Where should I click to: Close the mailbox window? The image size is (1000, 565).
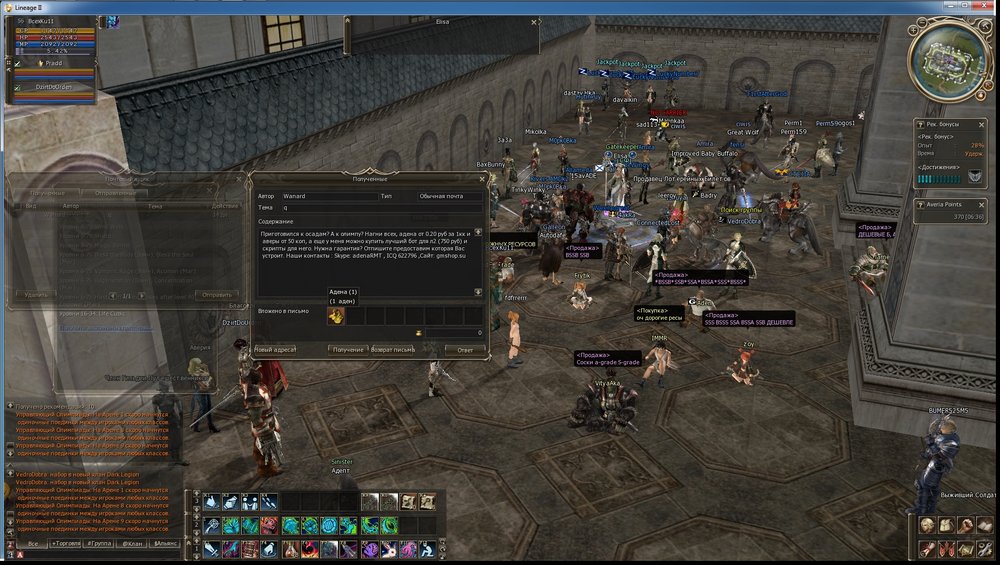tap(240, 179)
